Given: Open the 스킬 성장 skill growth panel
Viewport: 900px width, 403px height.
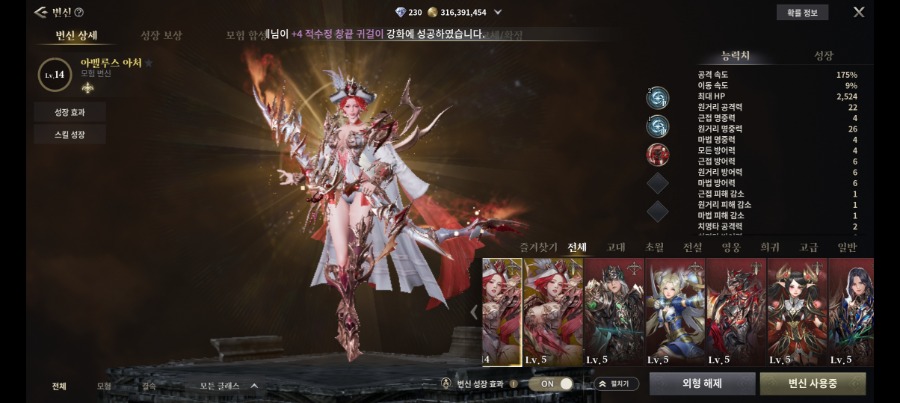Looking at the screenshot, I should 69,135.
